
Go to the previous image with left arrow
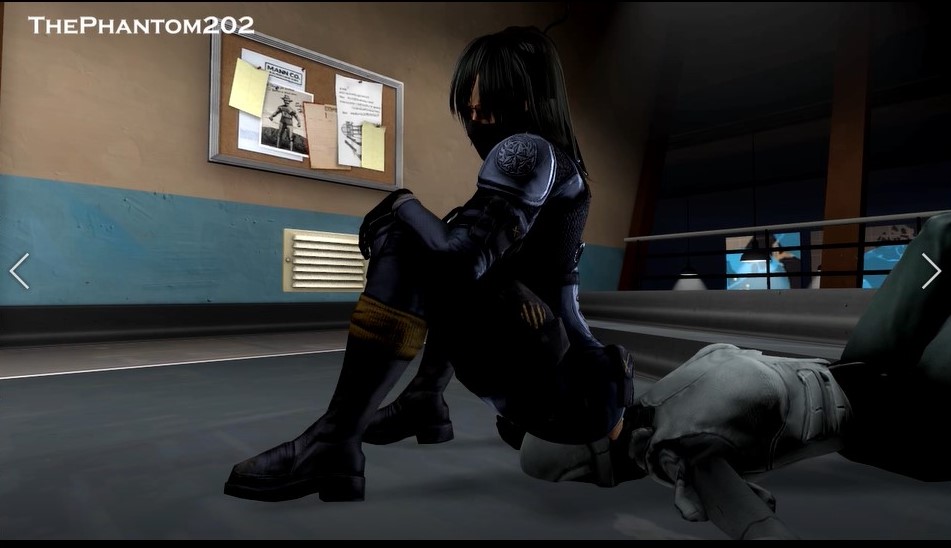click(x=19, y=271)
